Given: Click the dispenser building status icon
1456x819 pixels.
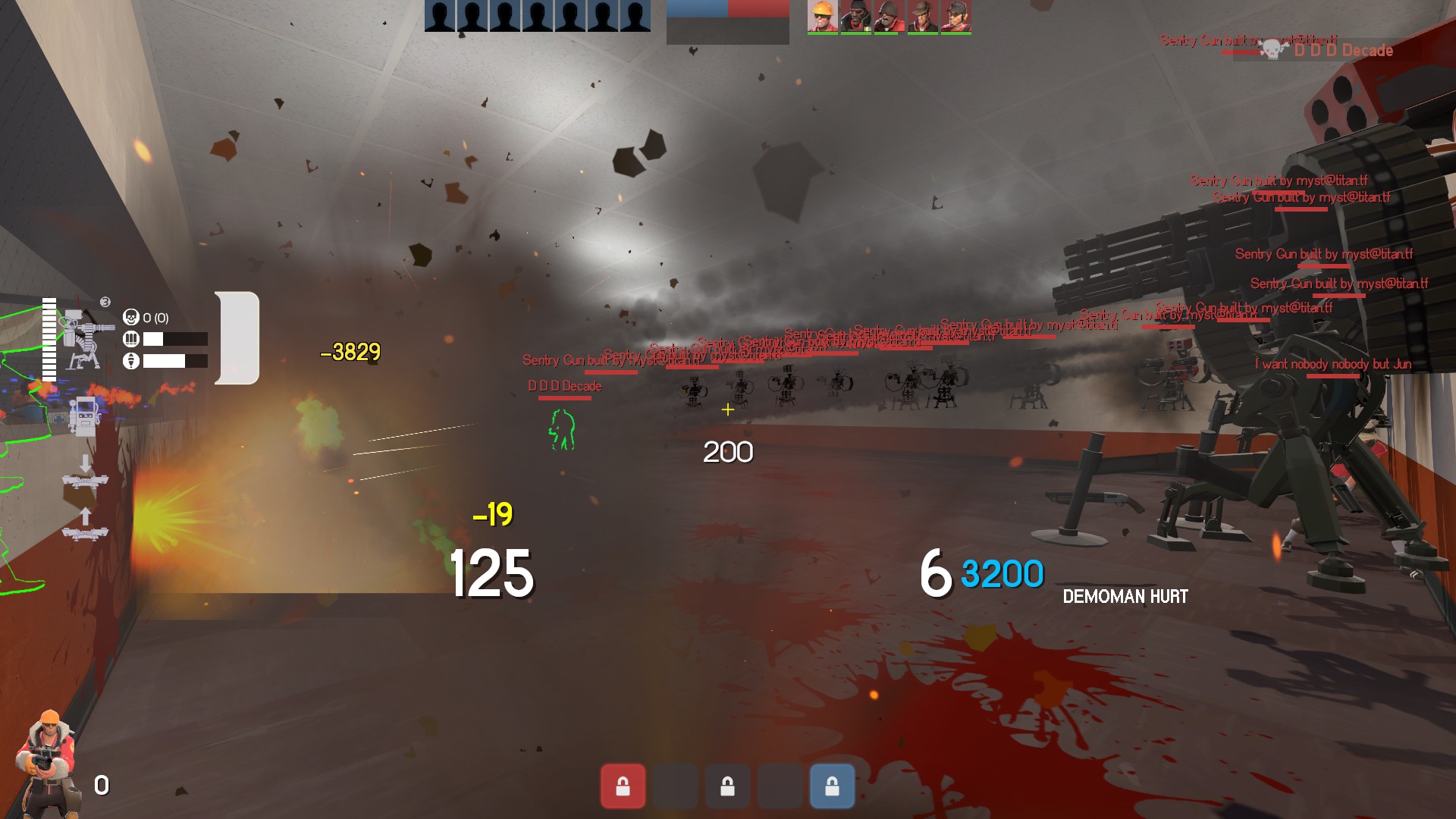Looking at the screenshot, I should pos(83,416).
